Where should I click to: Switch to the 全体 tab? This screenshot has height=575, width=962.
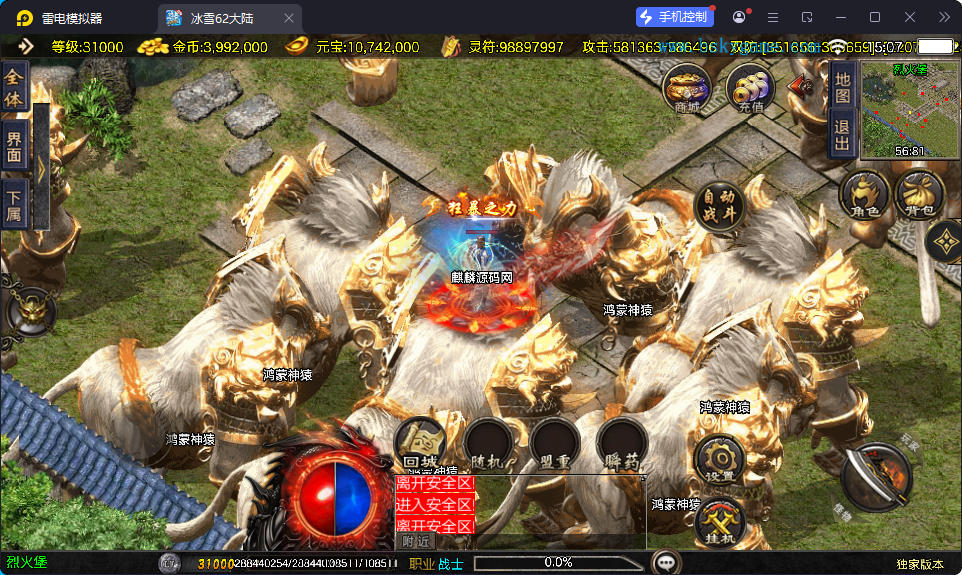click(14, 87)
